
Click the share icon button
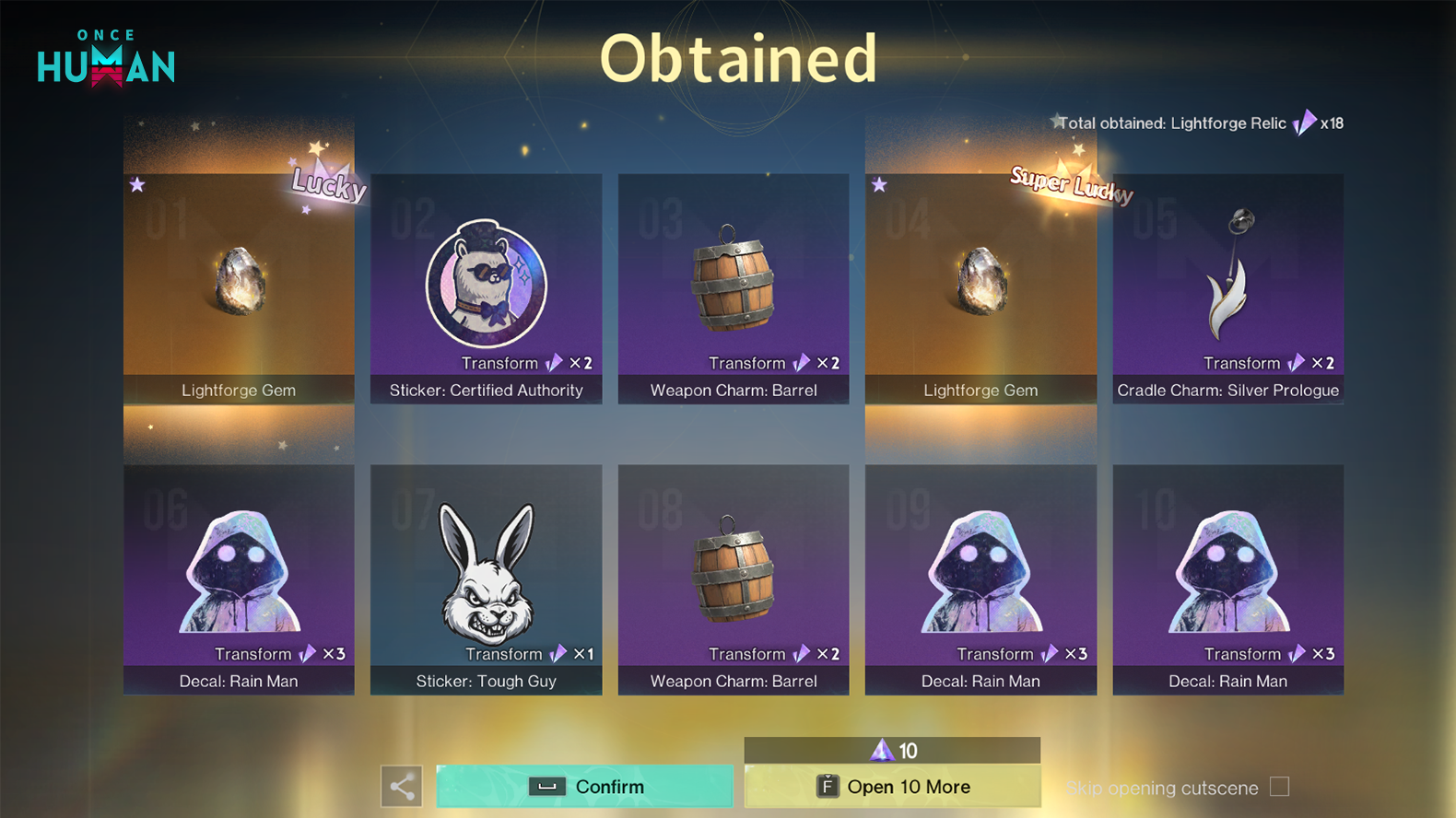click(402, 787)
